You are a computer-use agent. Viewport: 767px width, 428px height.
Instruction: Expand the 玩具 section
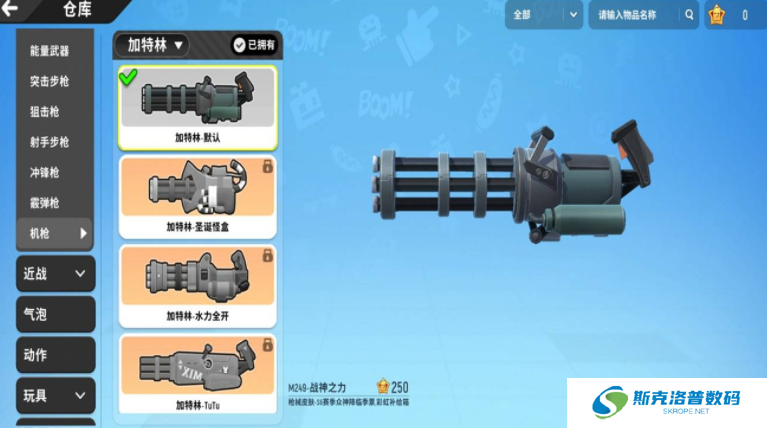56,395
